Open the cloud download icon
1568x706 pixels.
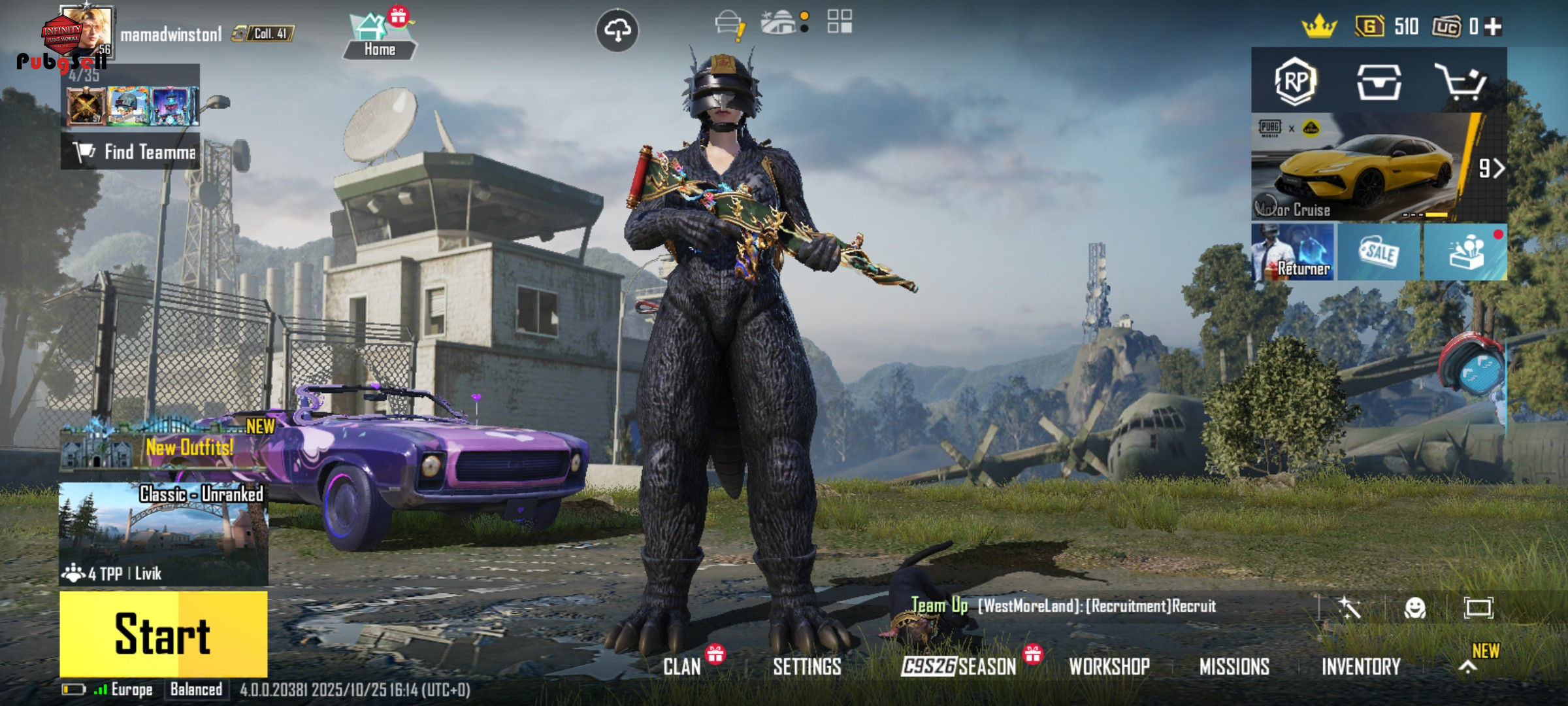(617, 30)
